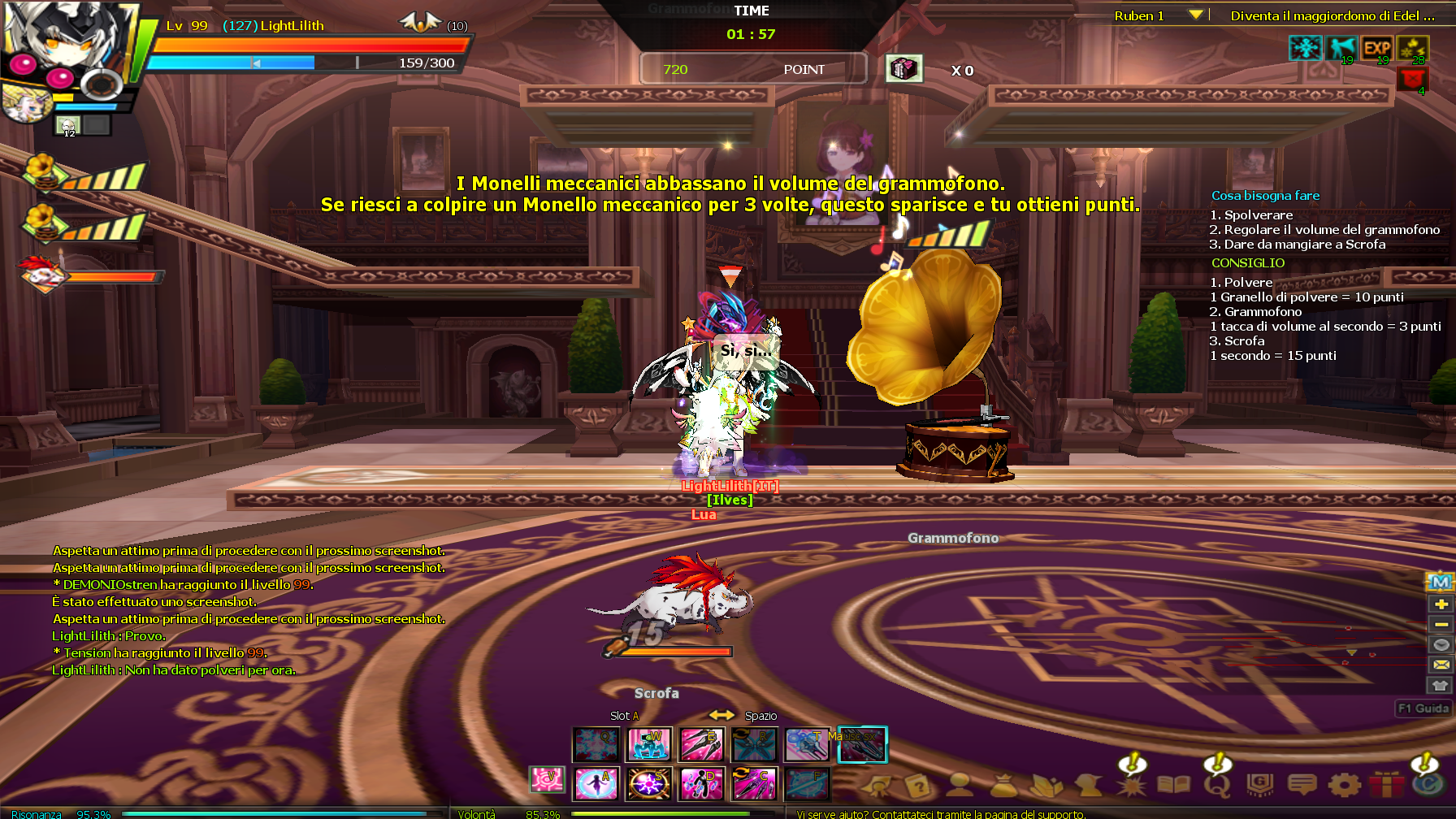Open the chat speech bubble icon
This screenshot has height=819, width=1456.
1302,785
